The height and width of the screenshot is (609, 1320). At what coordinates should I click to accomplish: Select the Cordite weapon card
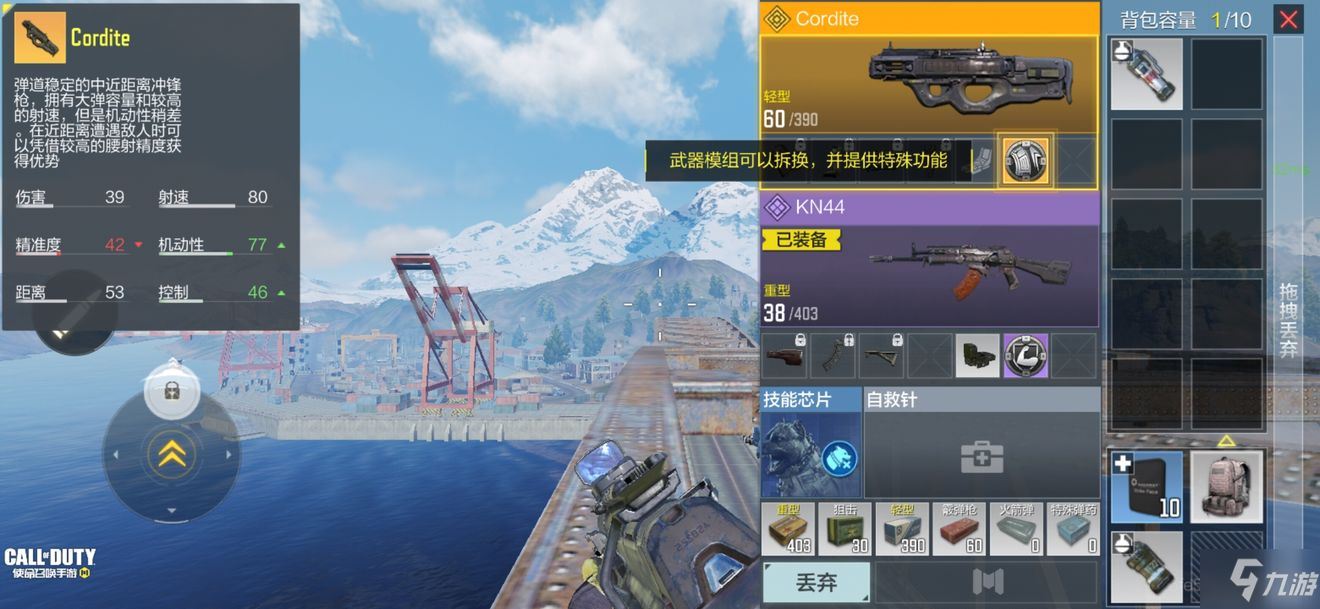tap(928, 85)
